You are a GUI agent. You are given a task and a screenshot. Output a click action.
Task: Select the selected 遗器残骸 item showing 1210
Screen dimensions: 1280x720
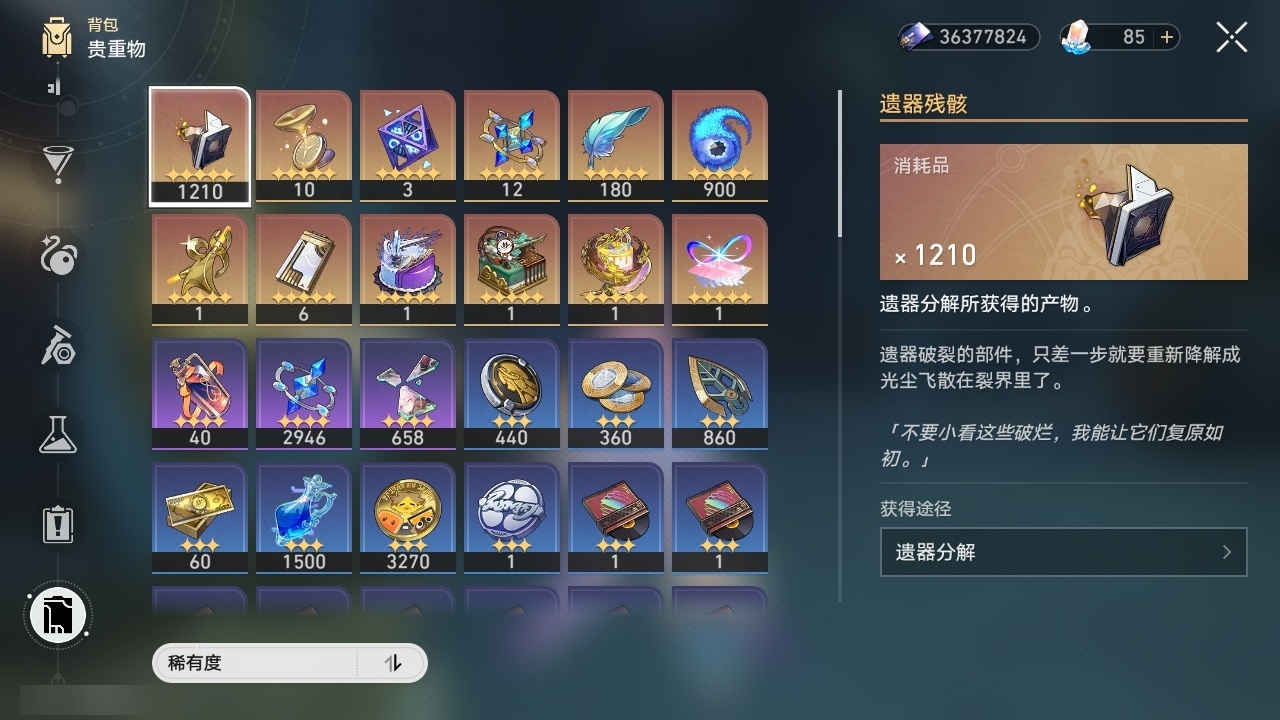(x=199, y=145)
